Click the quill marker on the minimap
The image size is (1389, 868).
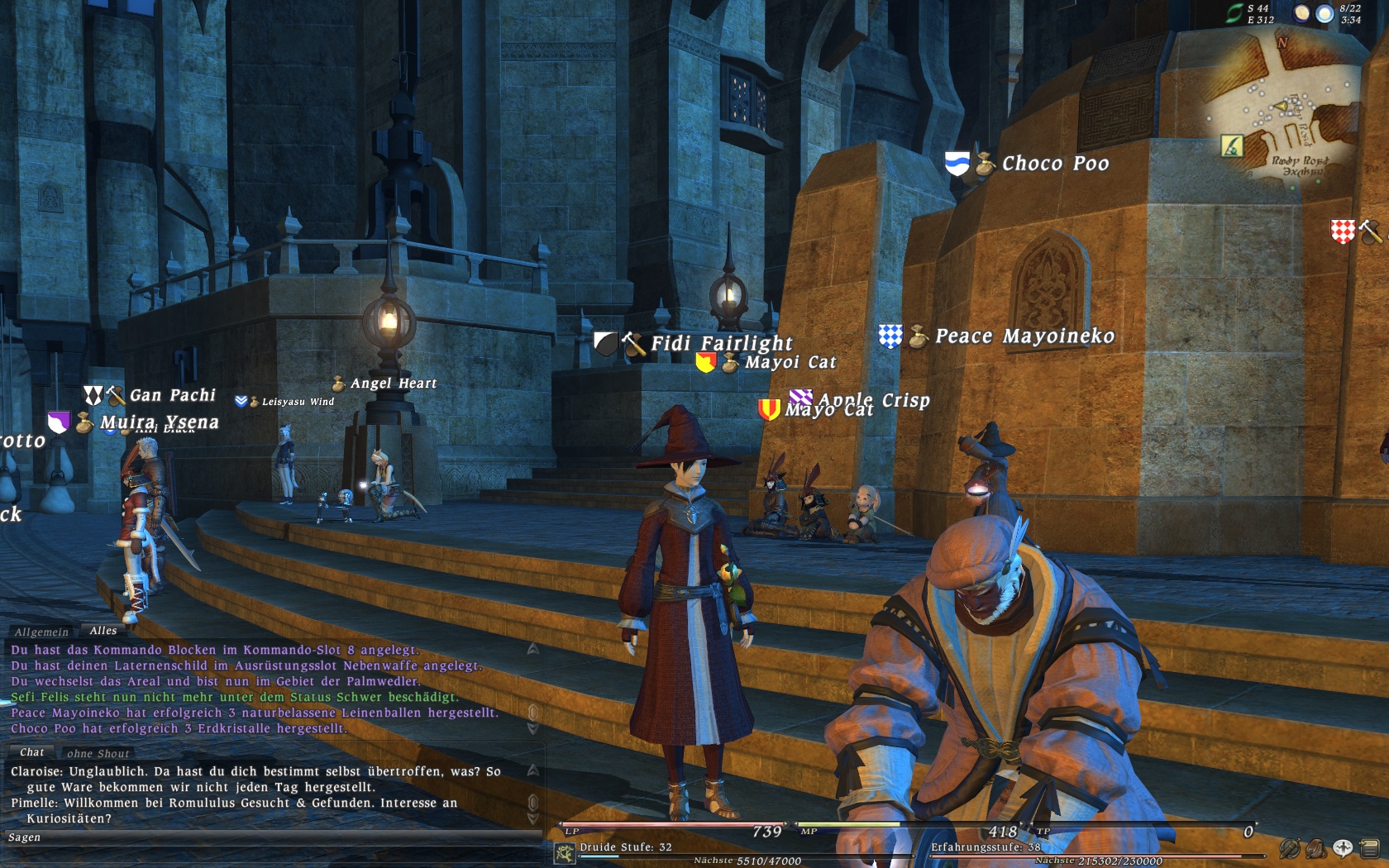(x=1232, y=146)
